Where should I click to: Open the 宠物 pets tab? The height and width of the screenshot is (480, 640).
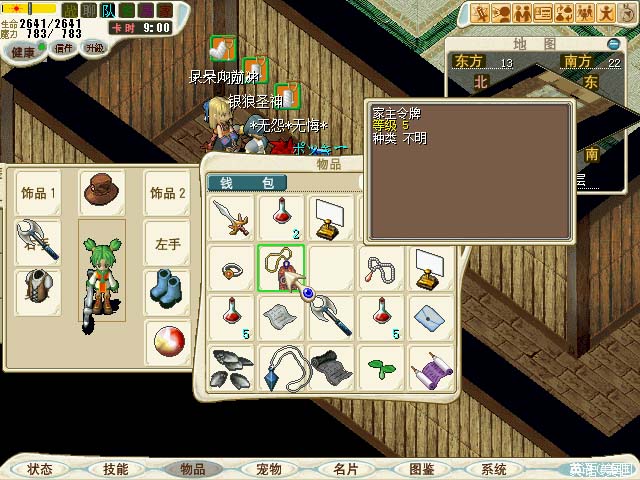268,469
